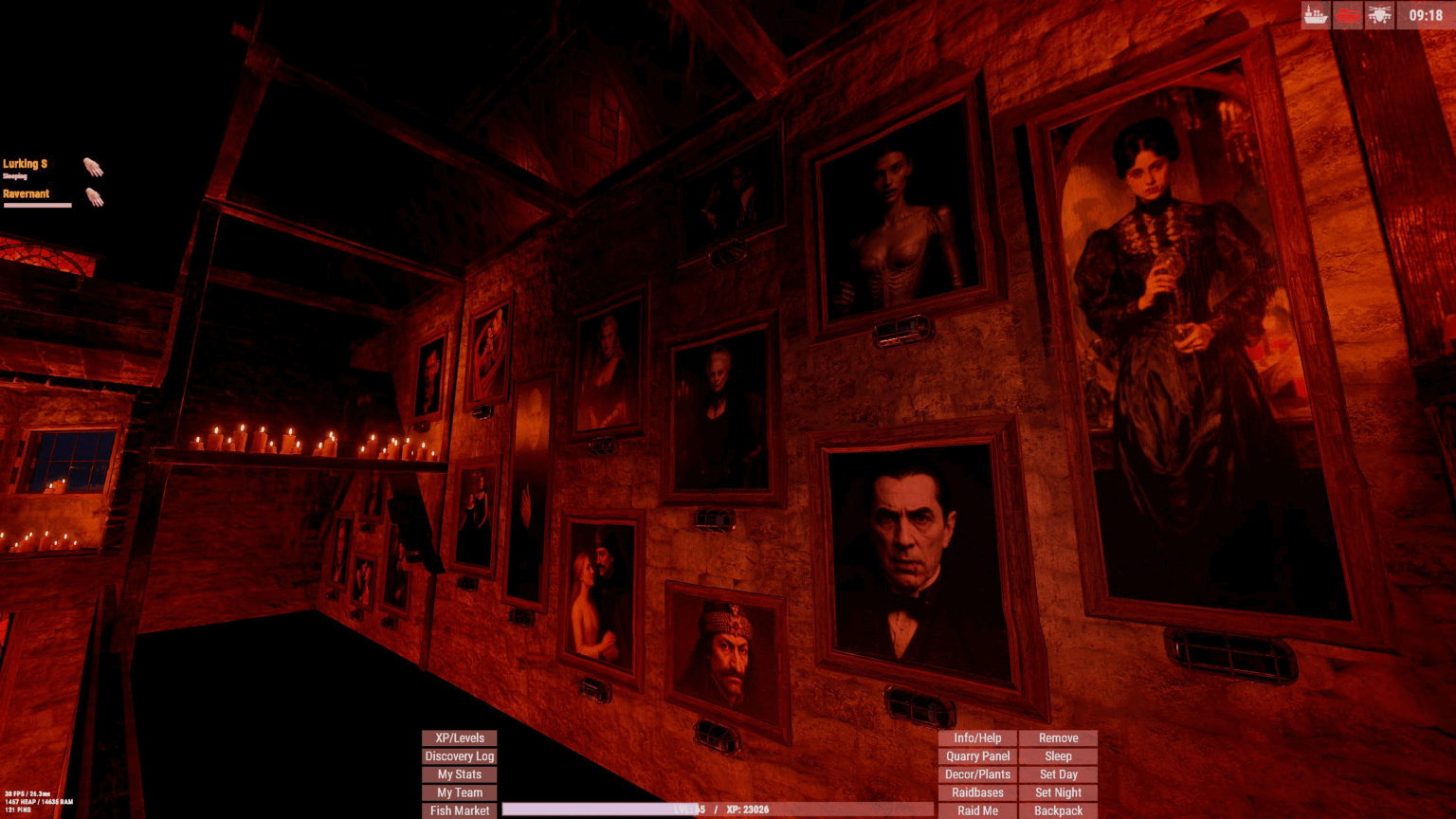Toggle Sleep mode
Screen dimensions: 1456x819
(x=1058, y=755)
